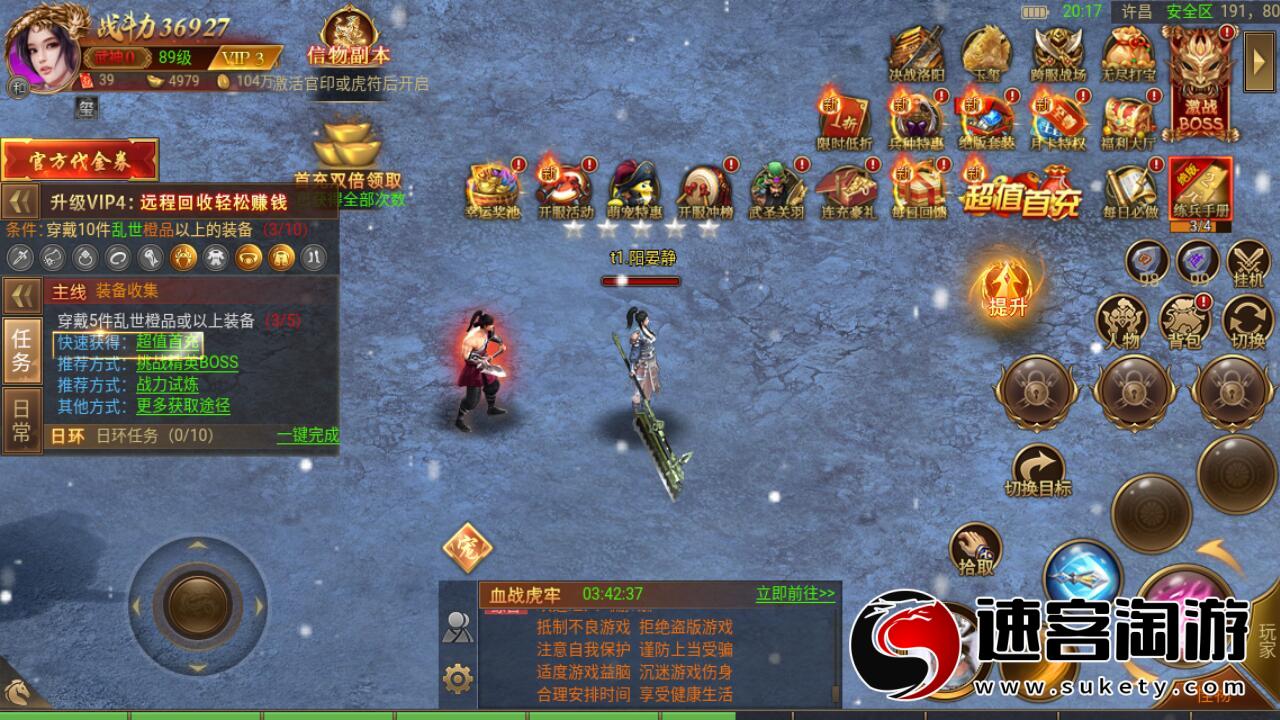This screenshot has height=720, width=1280.
Task: Toggle 挂机 auto-battle mode
Action: [1249, 264]
